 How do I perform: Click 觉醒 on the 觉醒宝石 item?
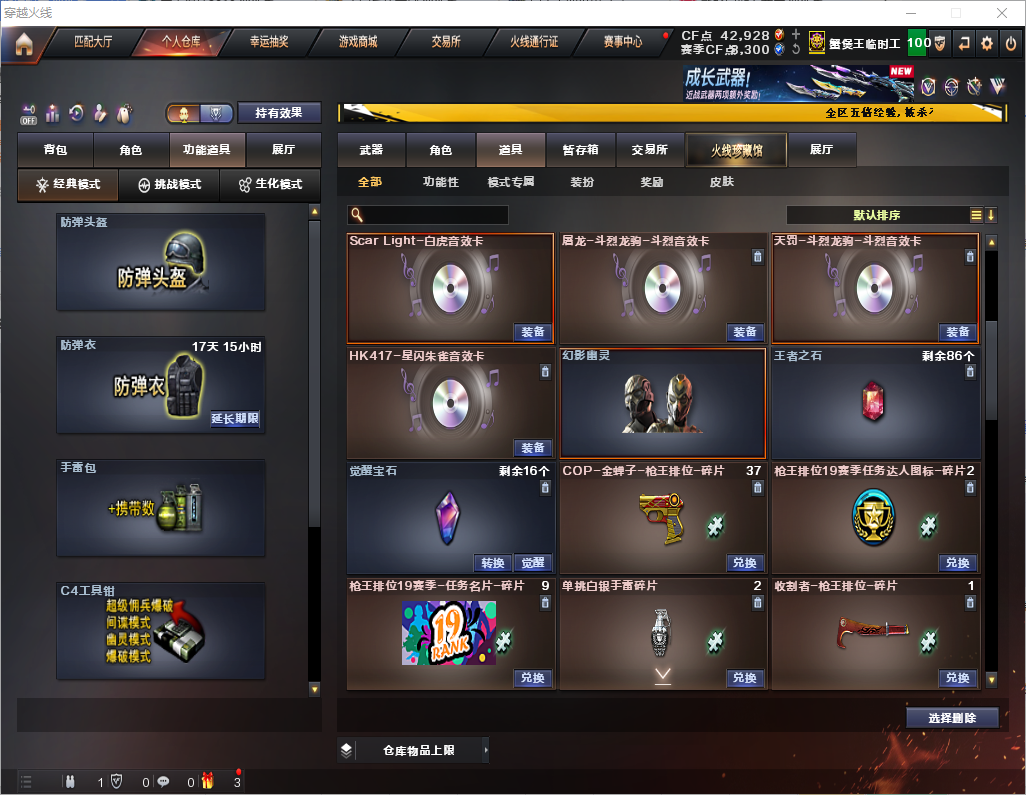pyautogui.click(x=533, y=563)
